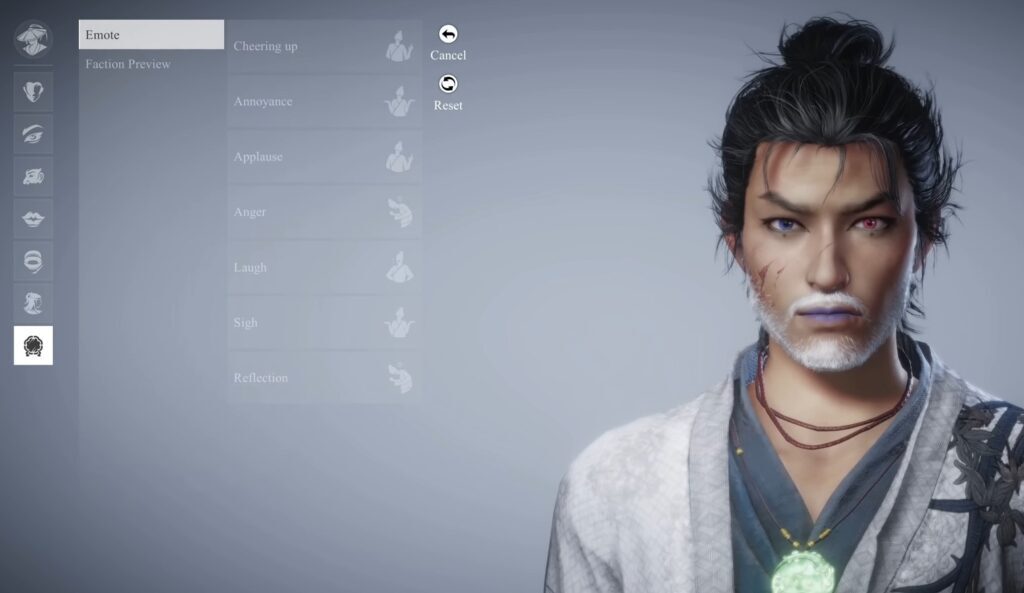Select the Emote tab

(151, 35)
